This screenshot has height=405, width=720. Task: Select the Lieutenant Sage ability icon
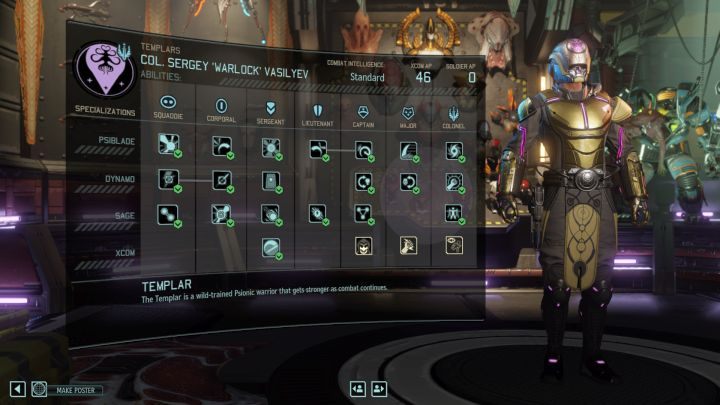coord(316,213)
